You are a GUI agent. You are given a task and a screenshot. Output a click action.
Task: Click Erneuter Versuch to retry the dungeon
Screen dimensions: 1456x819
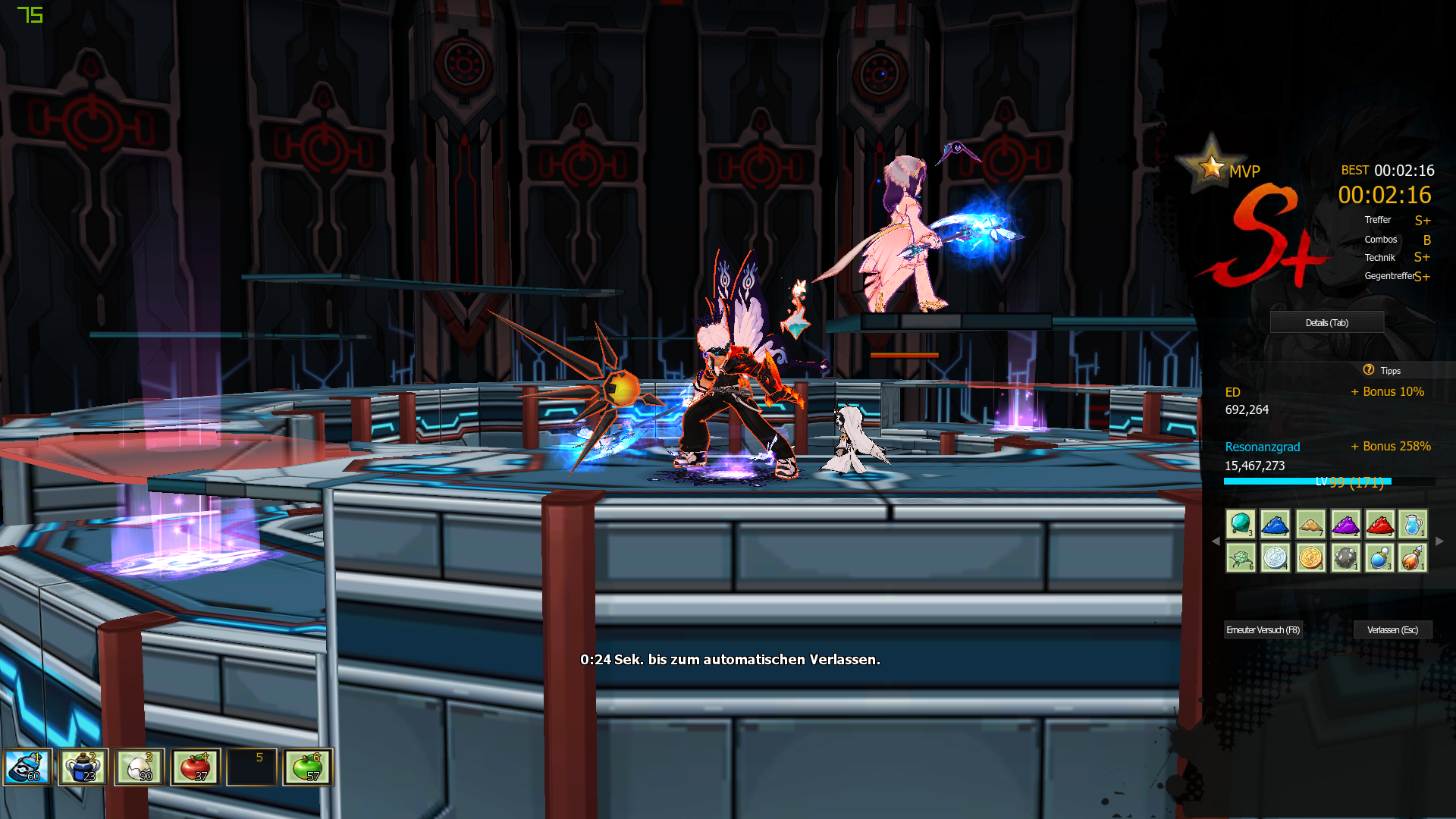coord(1263,630)
